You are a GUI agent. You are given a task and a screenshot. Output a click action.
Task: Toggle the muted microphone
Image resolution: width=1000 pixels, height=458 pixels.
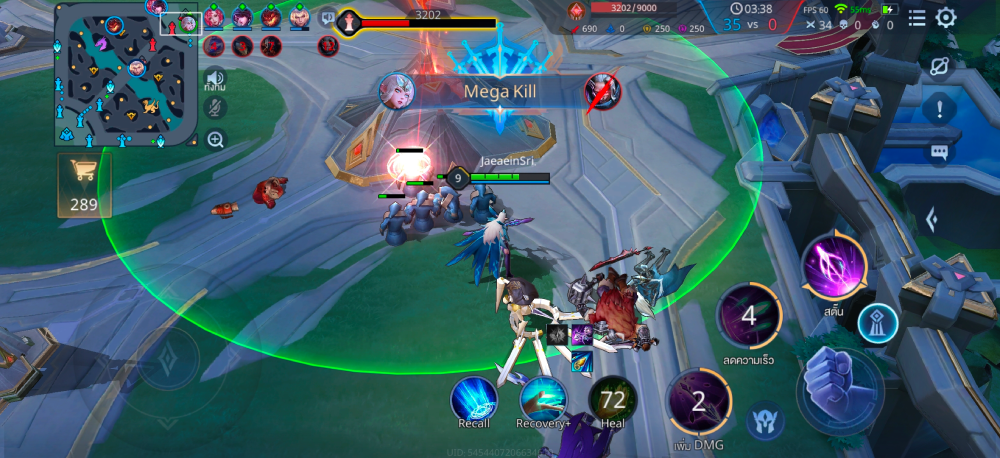pyautogui.click(x=215, y=109)
